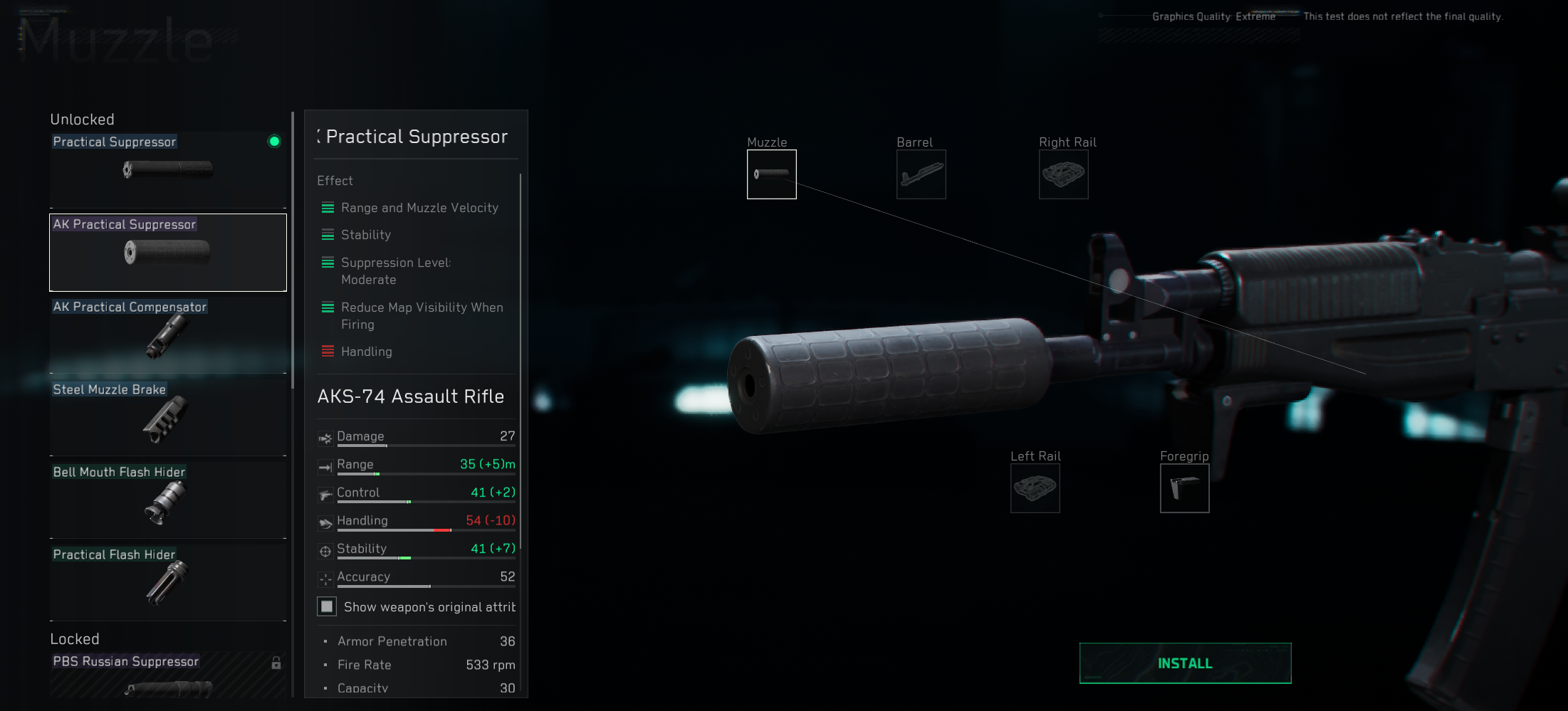Click the locked PBS Russian Suppressor
Image resolution: width=1568 pixels, height=711 pixels.
pyautogui.click(x=168, y=675)
